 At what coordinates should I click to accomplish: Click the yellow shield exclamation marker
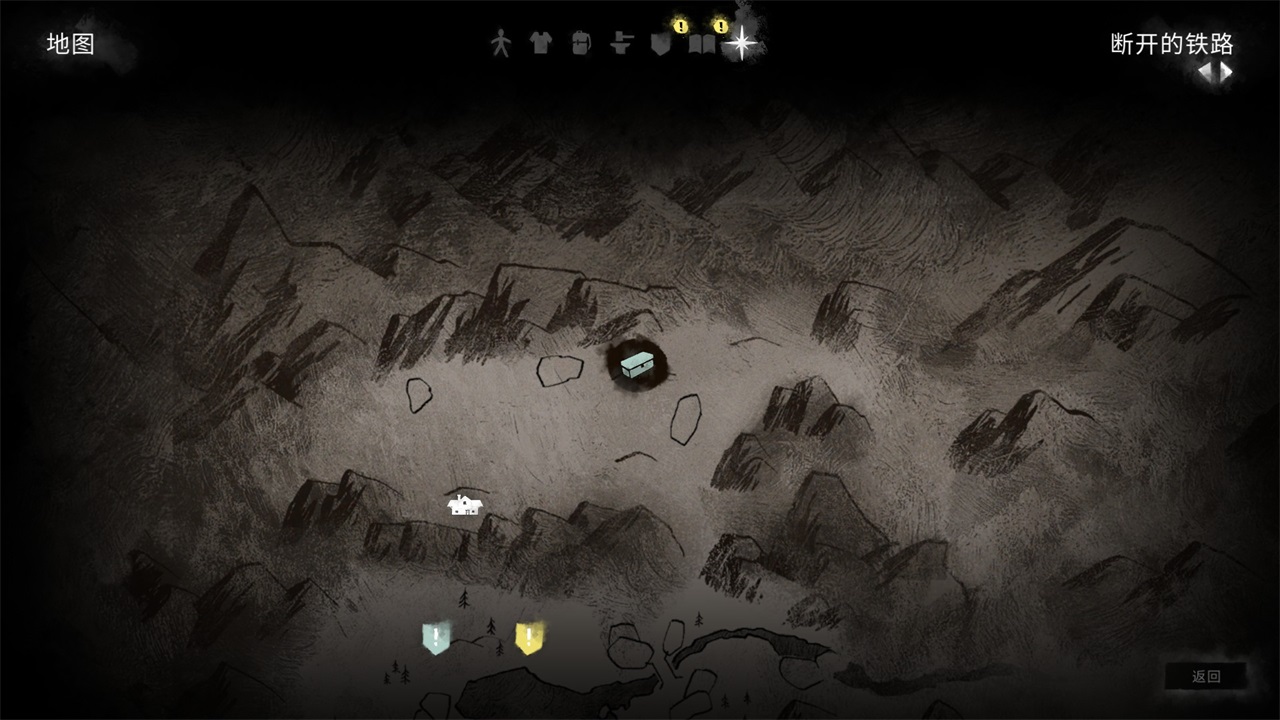click(x=529, y=638)
